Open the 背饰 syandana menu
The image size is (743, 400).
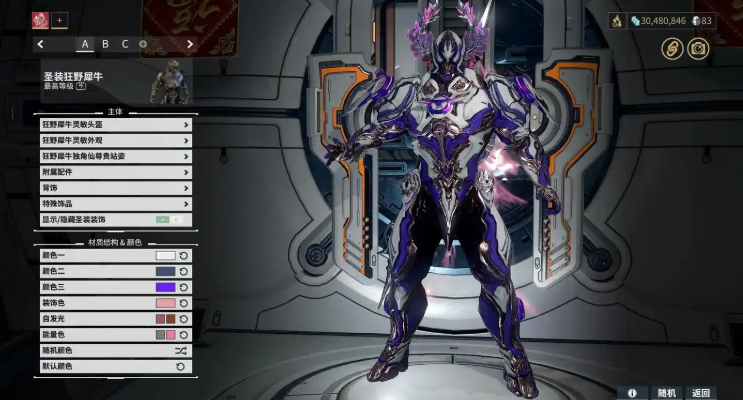pyautogui.click(x=115, y=188)
